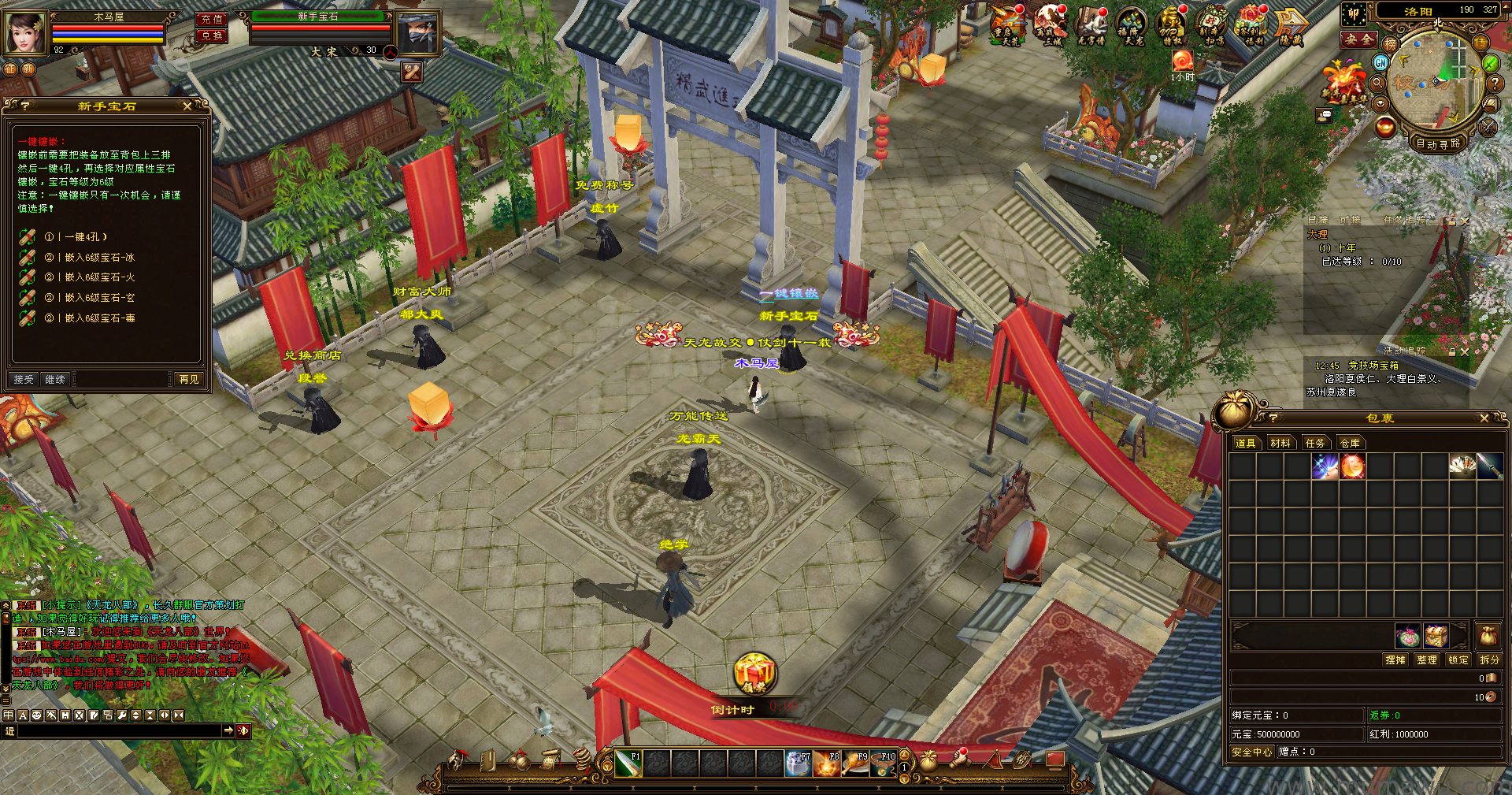
Task: Click the 再见 goodbye button
Action: pos(189,380)
